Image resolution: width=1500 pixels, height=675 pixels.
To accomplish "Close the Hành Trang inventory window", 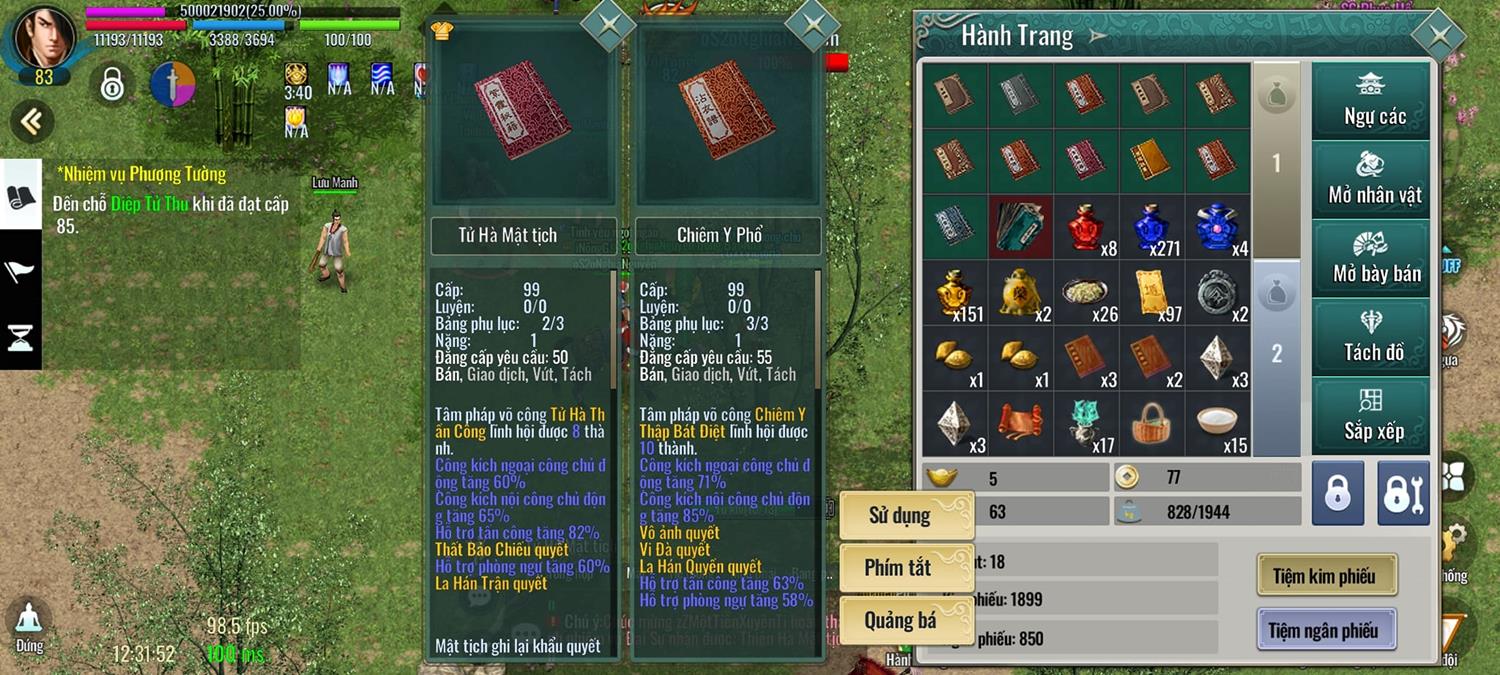I will tap(1439, 36).
